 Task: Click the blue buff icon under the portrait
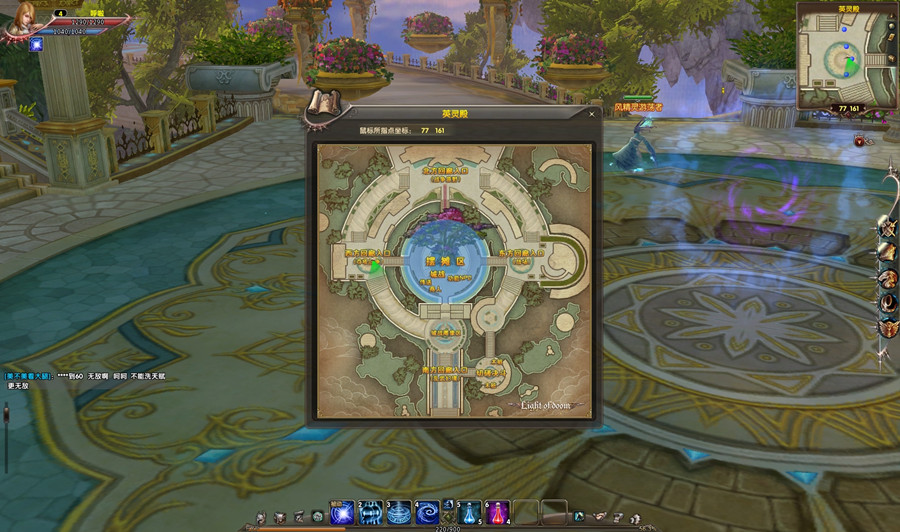point(37,45)
